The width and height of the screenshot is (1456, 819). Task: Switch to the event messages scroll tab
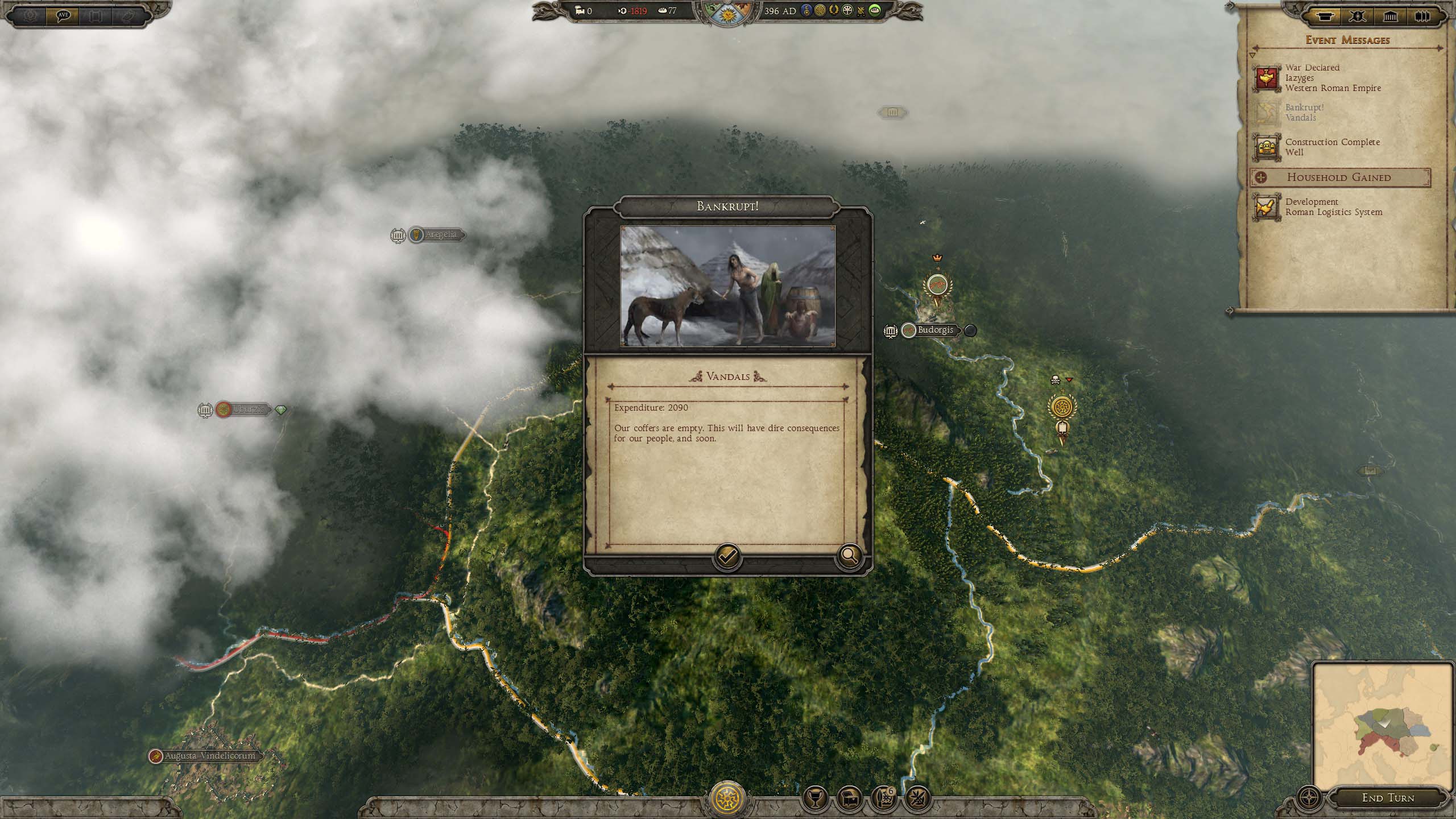[1325, 16]
